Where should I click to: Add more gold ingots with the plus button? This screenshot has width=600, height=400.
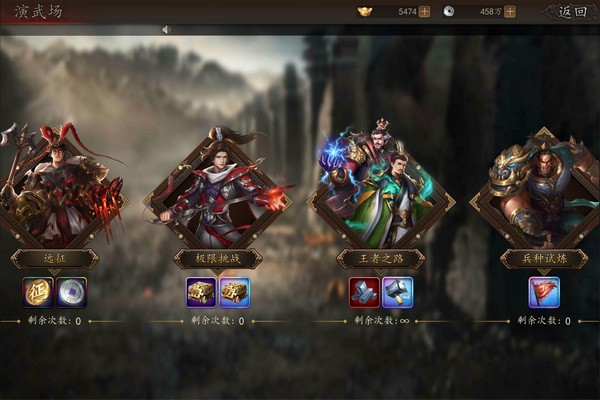pos(425,12)
